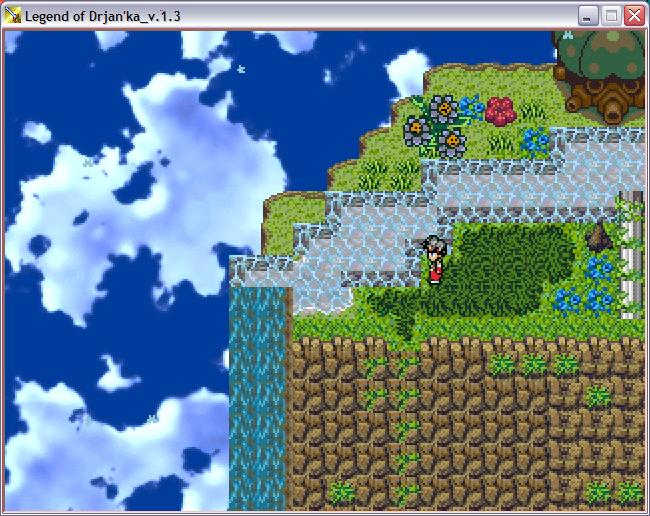Minimize the game window
This screenshot has width=650, height=516.
[588, 16]
